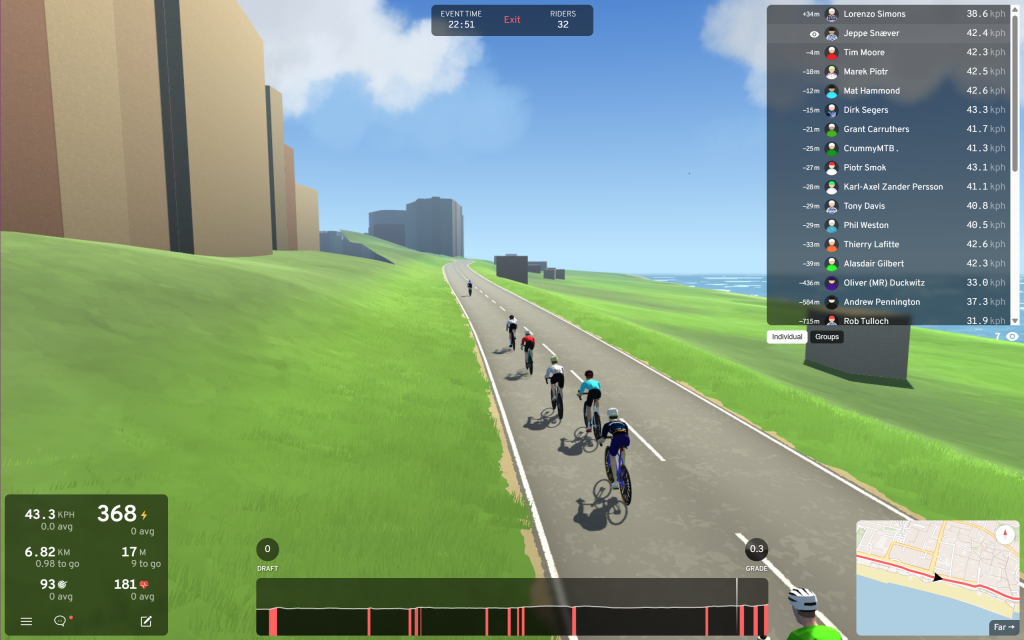Viewport: 1024px width, 640px height.
Task: Select rider Lorenzo Simons in the list
Action: (875, 14)
